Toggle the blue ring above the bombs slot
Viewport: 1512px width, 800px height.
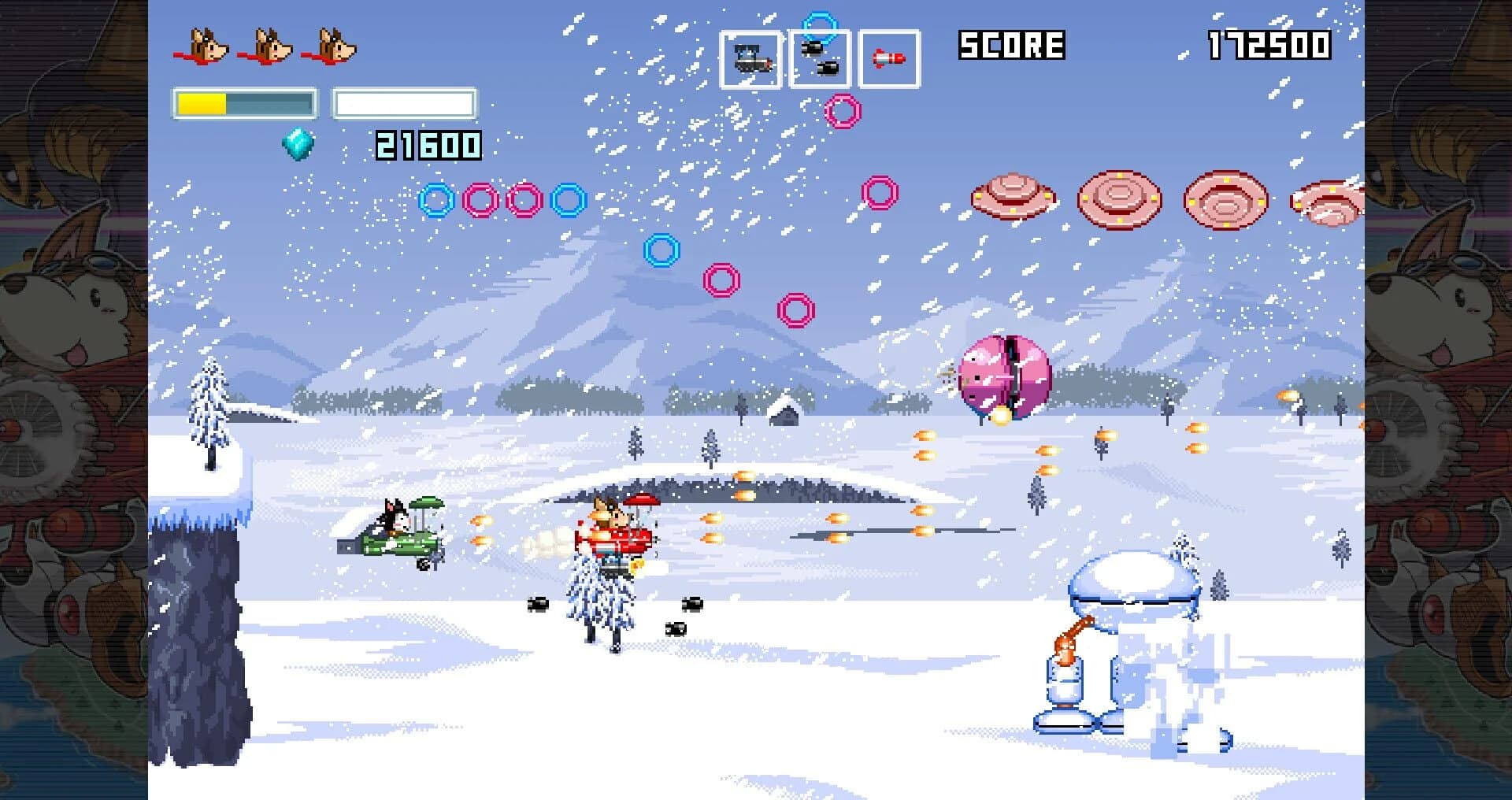(817, 22)
